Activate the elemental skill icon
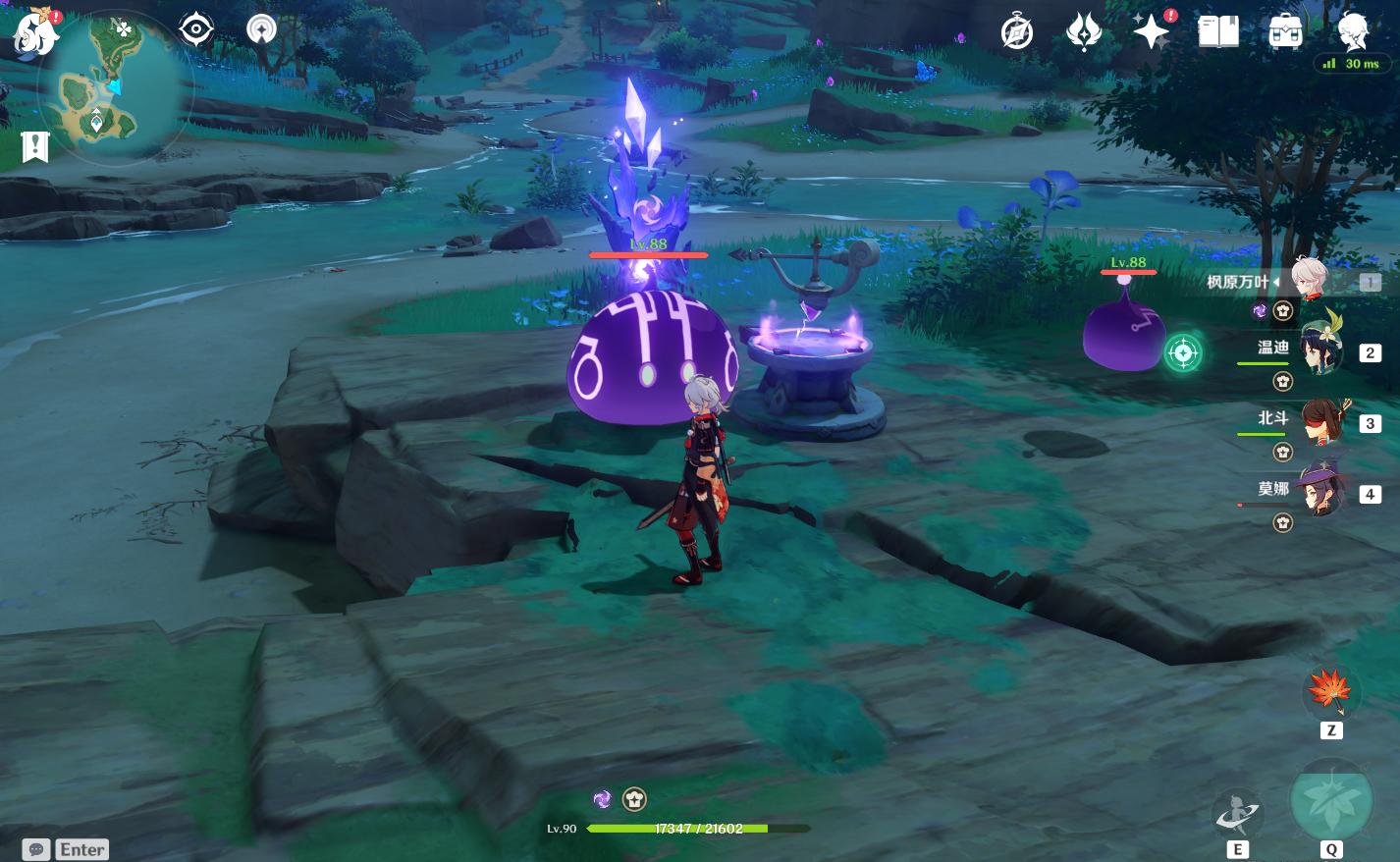The height and width of the screenshot is (862, 1400). 1237,815
